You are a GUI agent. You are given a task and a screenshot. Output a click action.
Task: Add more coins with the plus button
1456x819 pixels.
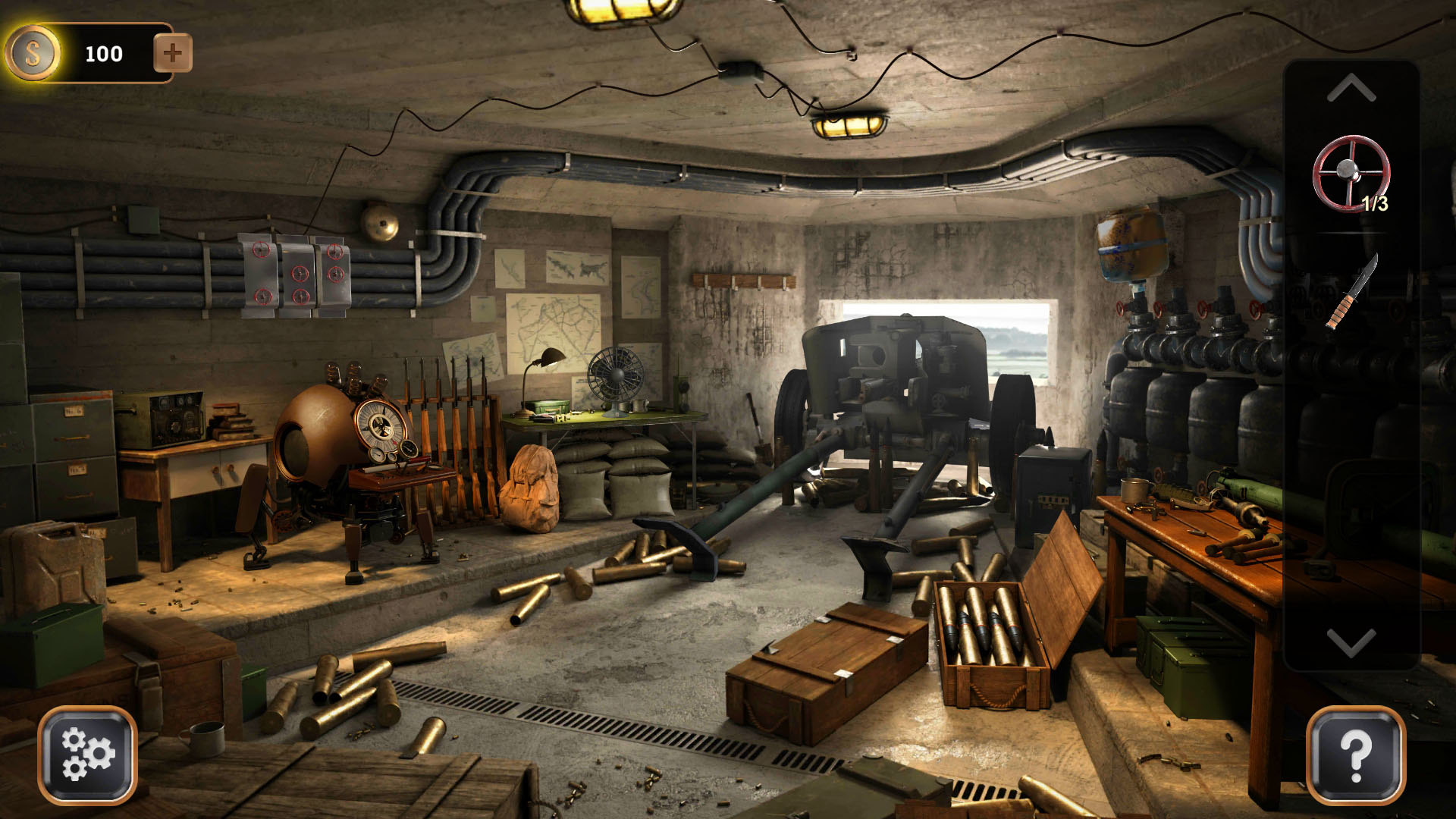[172, 53]
